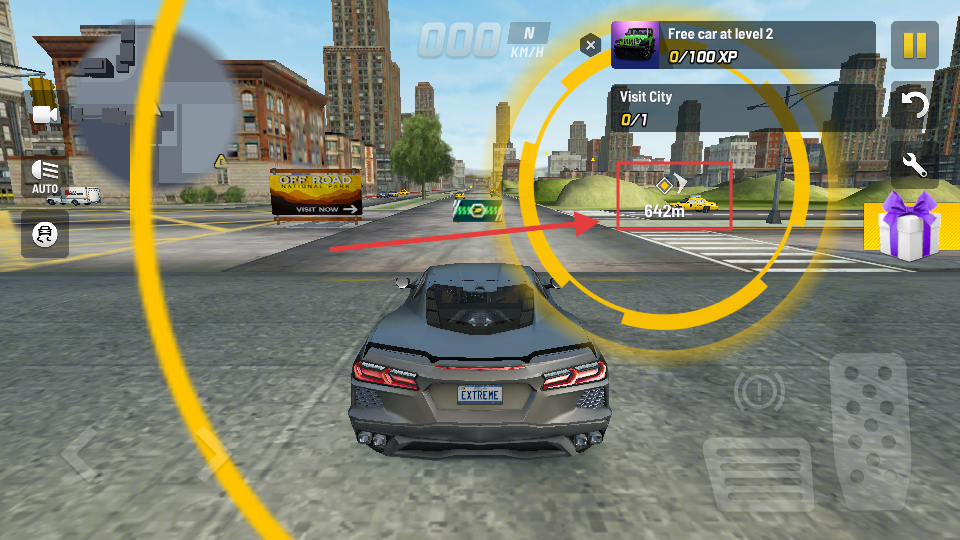Dismiss the reward banner with the X
This screenshot has height=540, width=960.
pyautogui.click(x=591, y=45)
